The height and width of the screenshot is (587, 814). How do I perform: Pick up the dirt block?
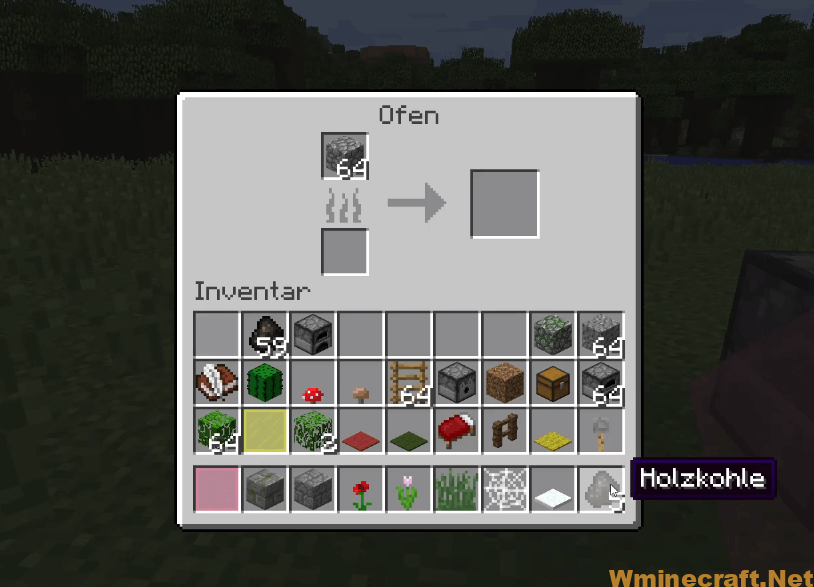(x=505, y=382)
